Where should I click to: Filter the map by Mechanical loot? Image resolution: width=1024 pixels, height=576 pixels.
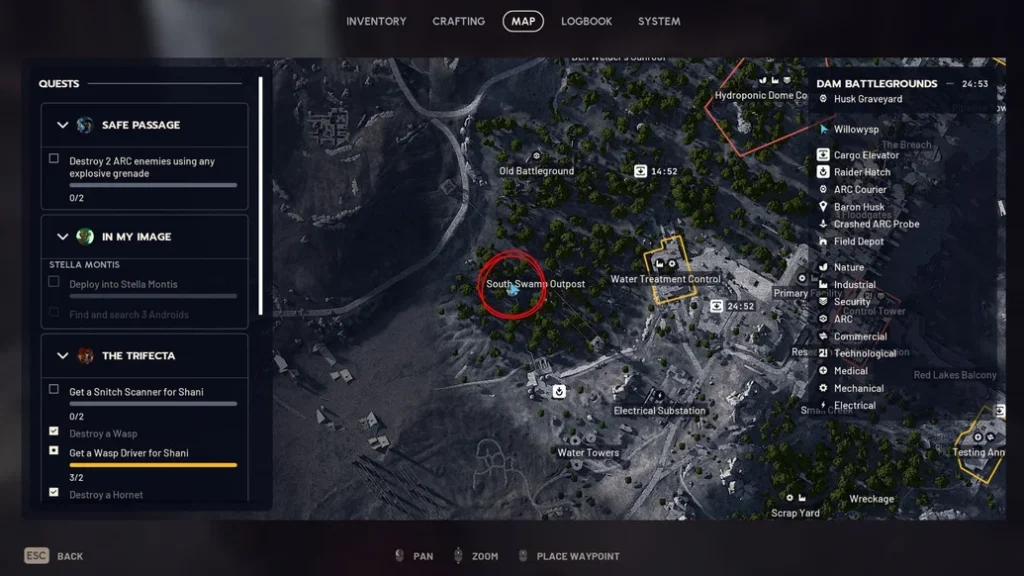(858, 388)
